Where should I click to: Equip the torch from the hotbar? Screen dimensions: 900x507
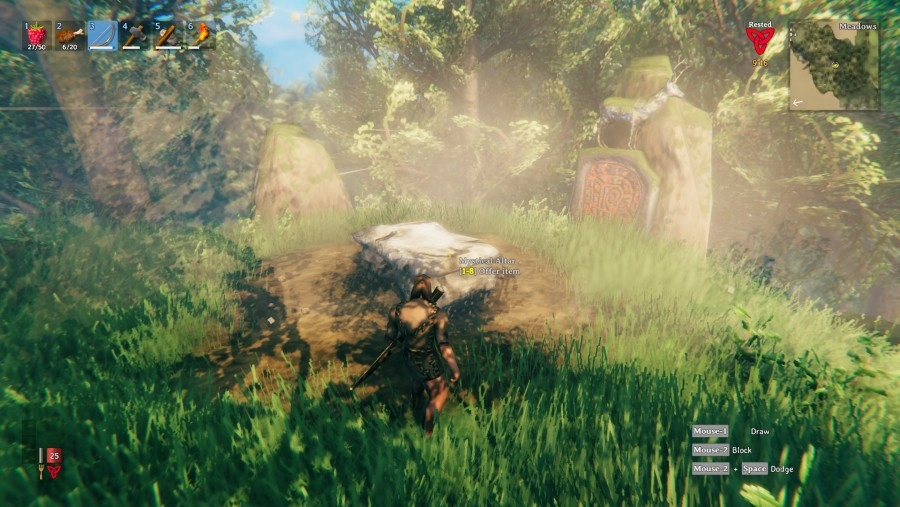coord(200,35)
